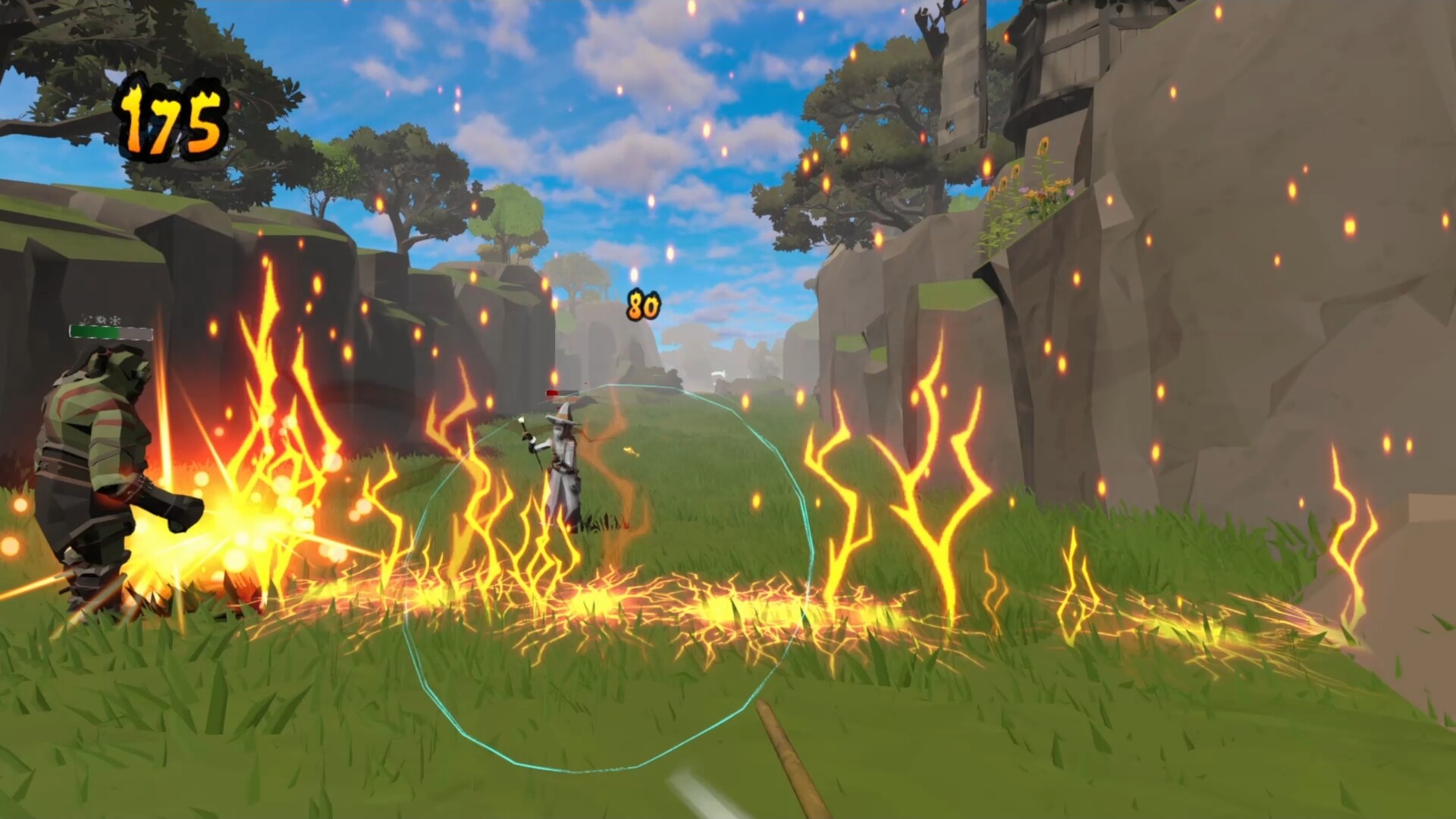The image size is (1456, 819).
Task: Click the wizard's pointed gray hat
Action: point(563,413)
